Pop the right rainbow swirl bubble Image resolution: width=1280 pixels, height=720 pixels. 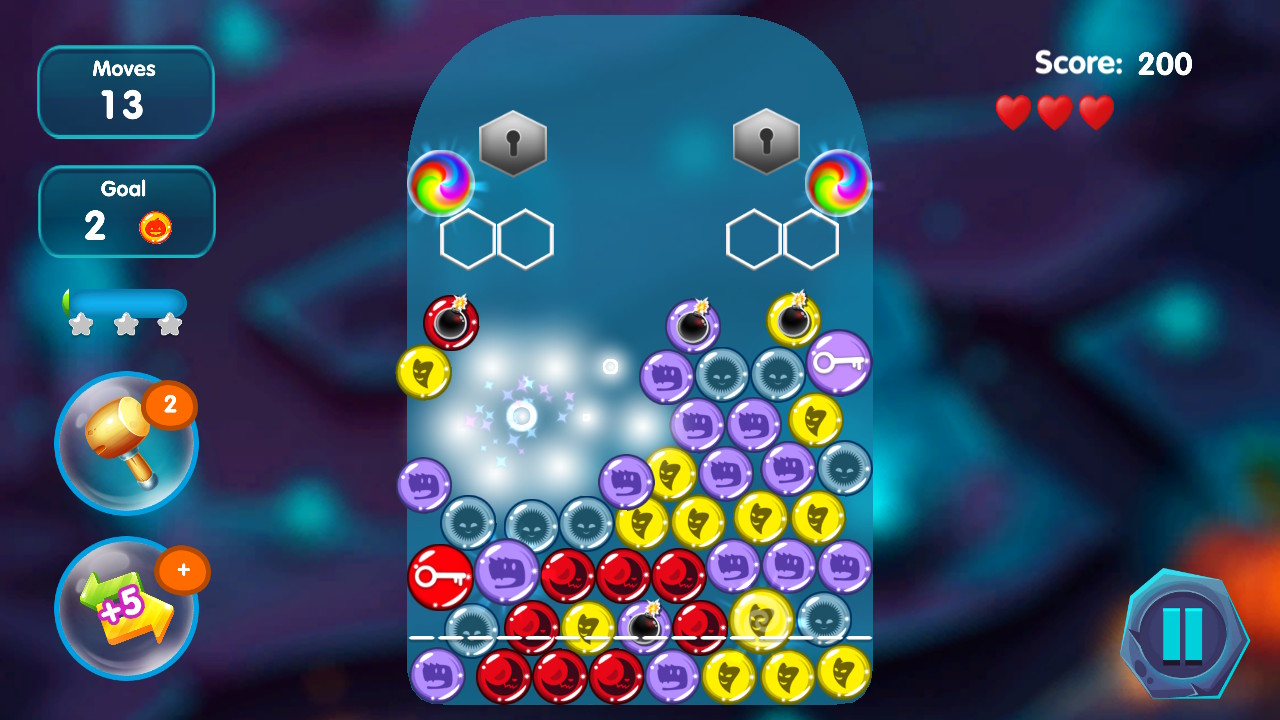pyautogui.click(x=838, y=182)
